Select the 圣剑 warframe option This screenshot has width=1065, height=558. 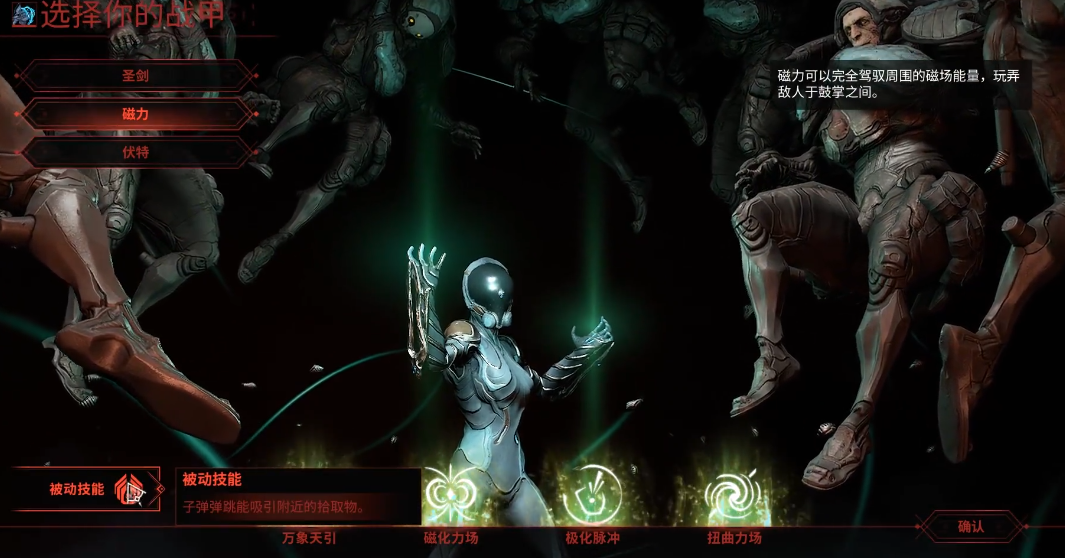coord(136,75)
